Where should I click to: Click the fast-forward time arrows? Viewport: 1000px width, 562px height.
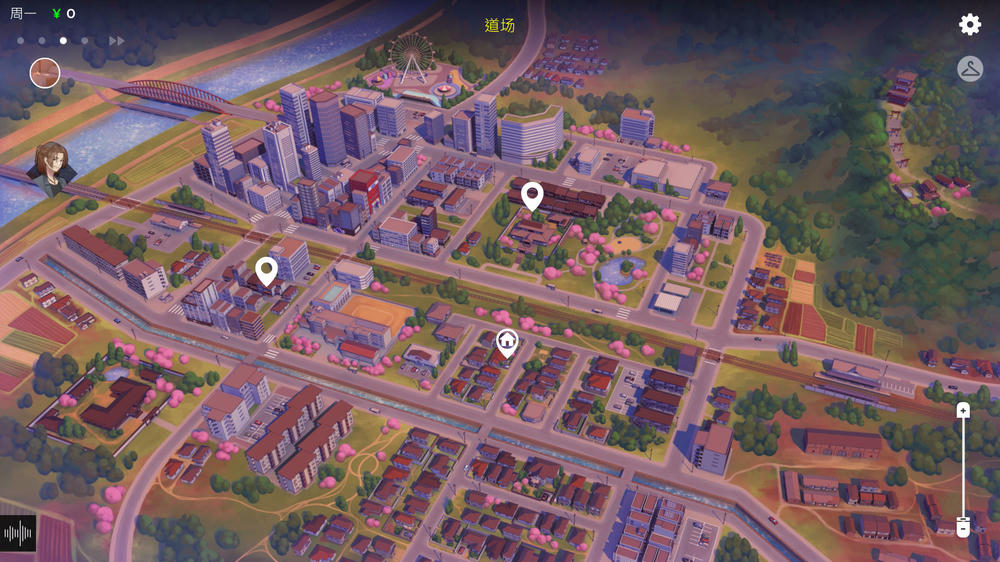tap(117, 41)
